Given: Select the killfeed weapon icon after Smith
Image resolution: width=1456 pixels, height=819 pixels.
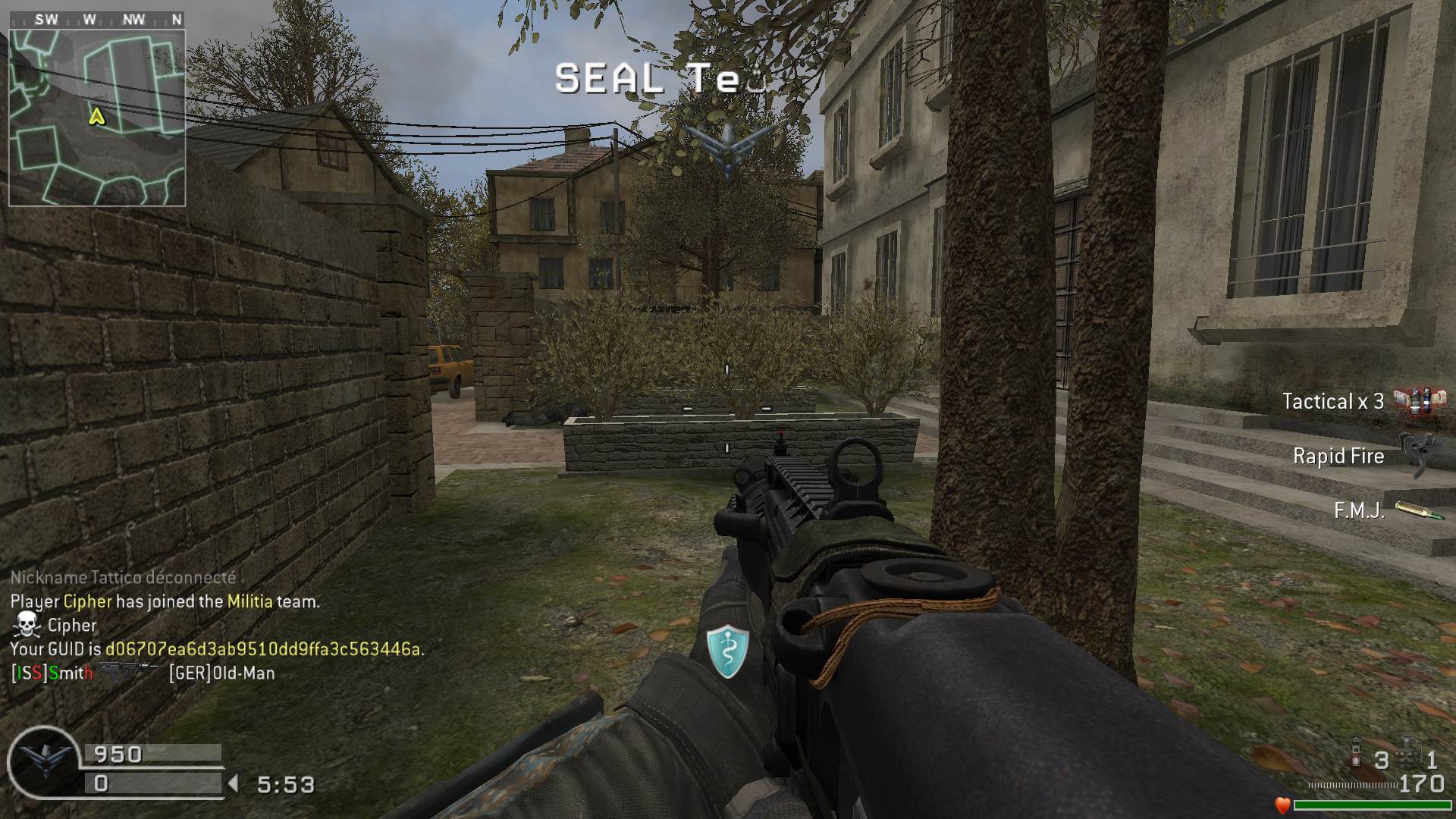Looking at the screenshot, I should pos(127,671).
